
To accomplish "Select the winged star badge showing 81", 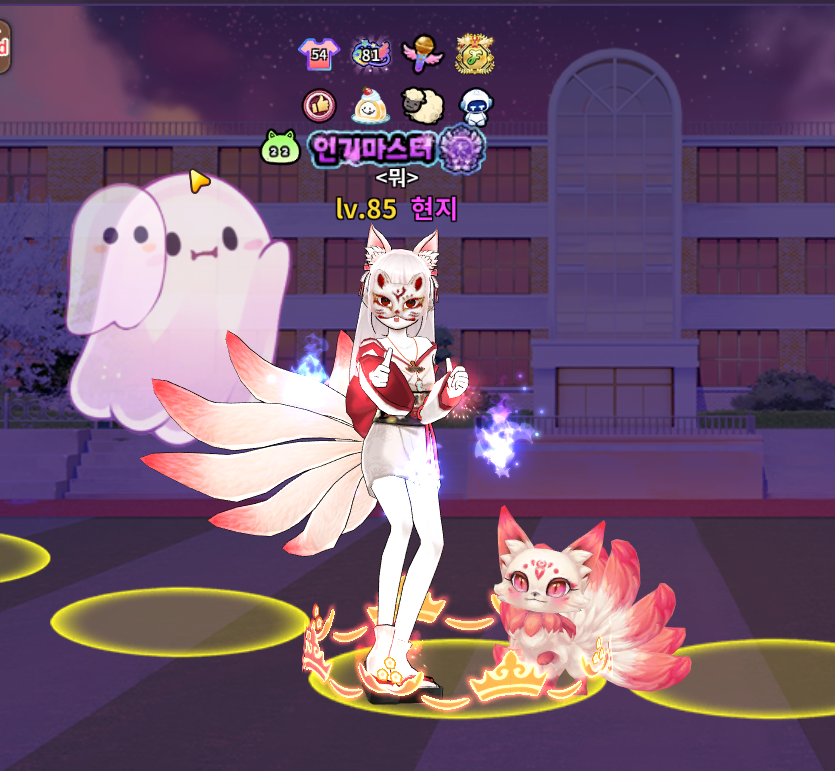I will coord(370,54).
